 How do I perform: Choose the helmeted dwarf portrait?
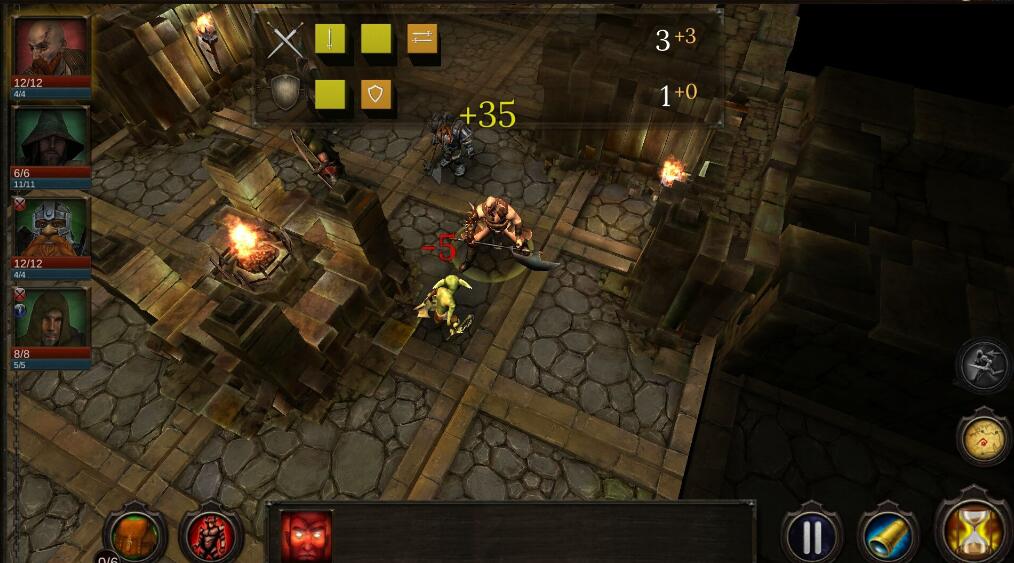tap(51, 227)
